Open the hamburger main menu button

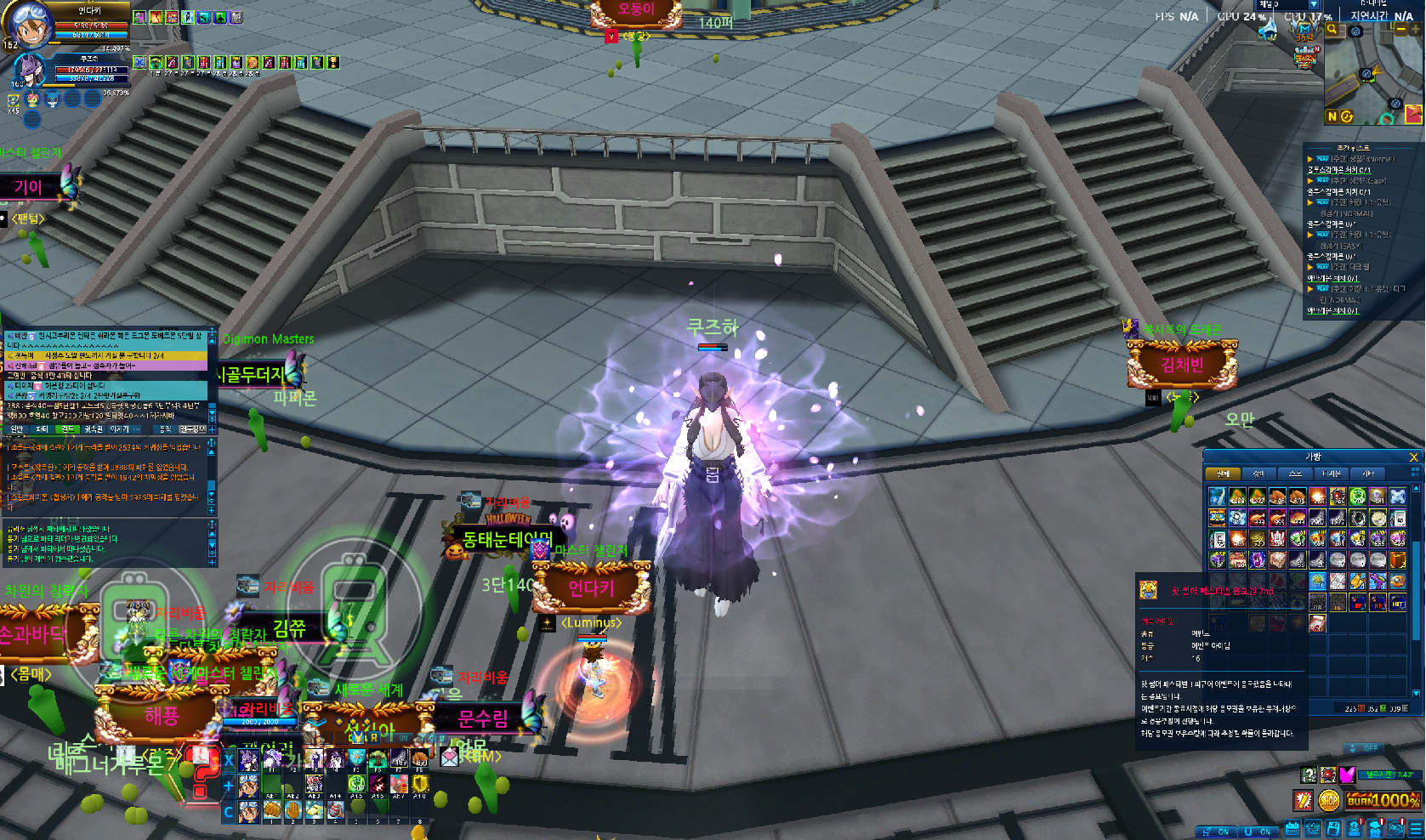coord(1416,828)
